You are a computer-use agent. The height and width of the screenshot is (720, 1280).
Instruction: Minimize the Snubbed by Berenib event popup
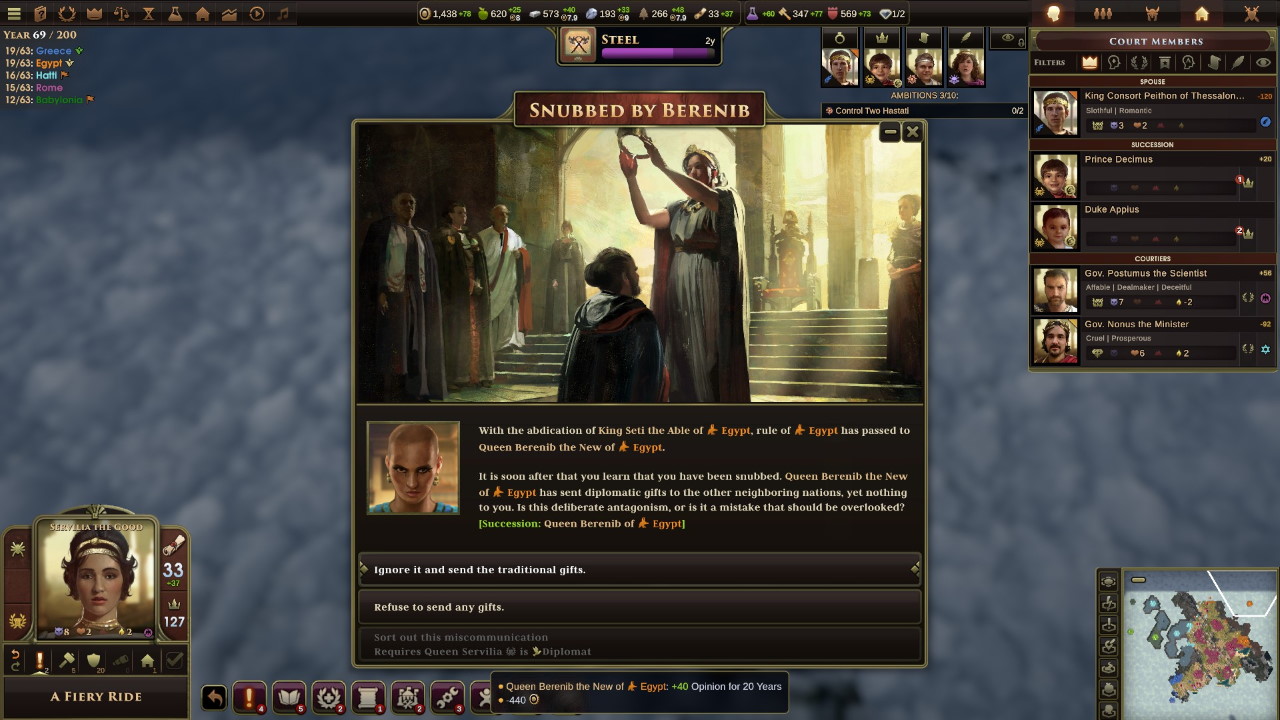[x=890, y=132]
